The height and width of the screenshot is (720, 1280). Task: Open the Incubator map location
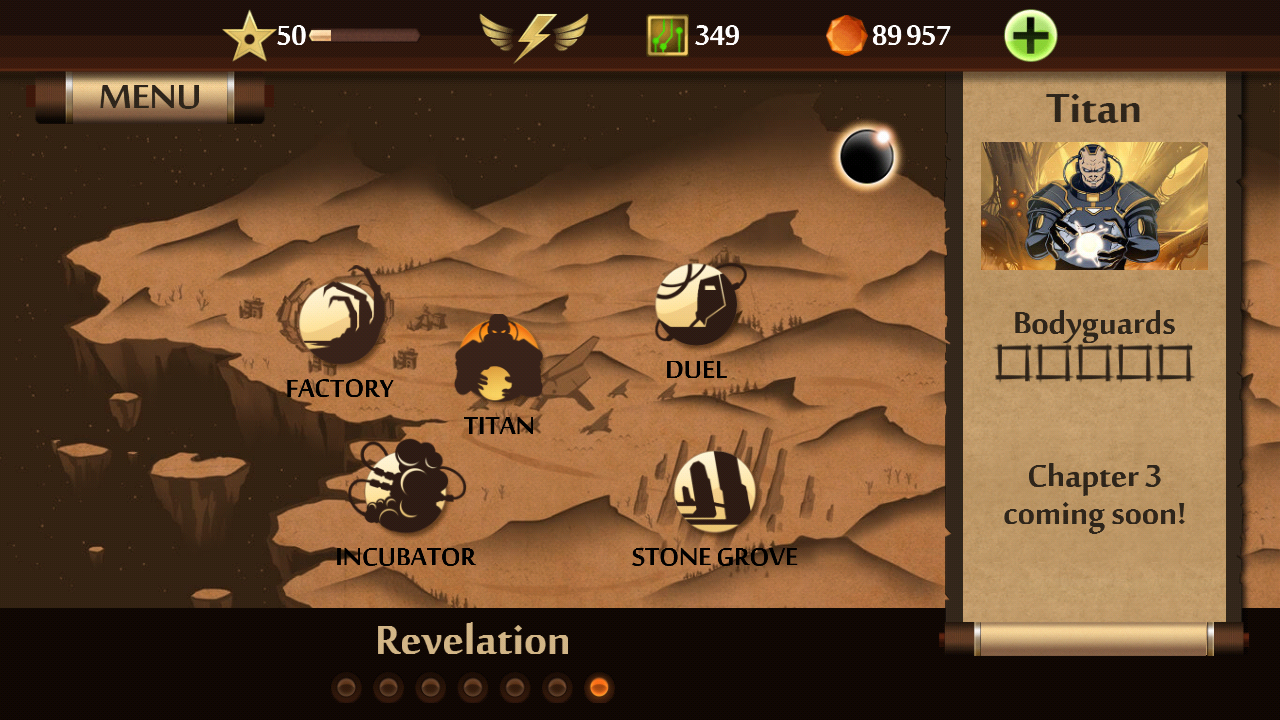click(x=405, y=489)
